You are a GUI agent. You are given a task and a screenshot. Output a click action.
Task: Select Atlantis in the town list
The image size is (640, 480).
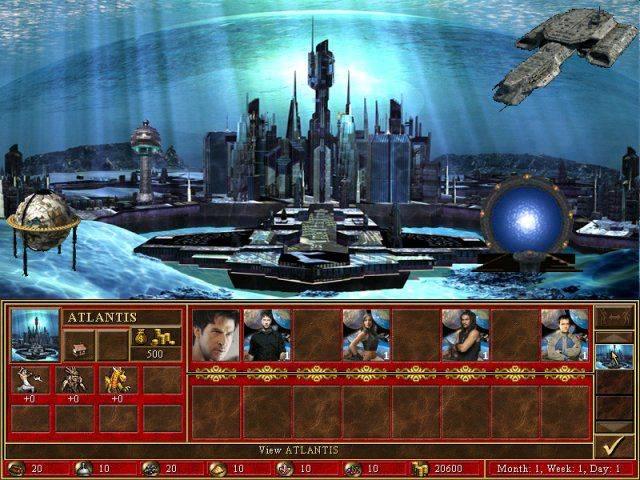[613, 357]
